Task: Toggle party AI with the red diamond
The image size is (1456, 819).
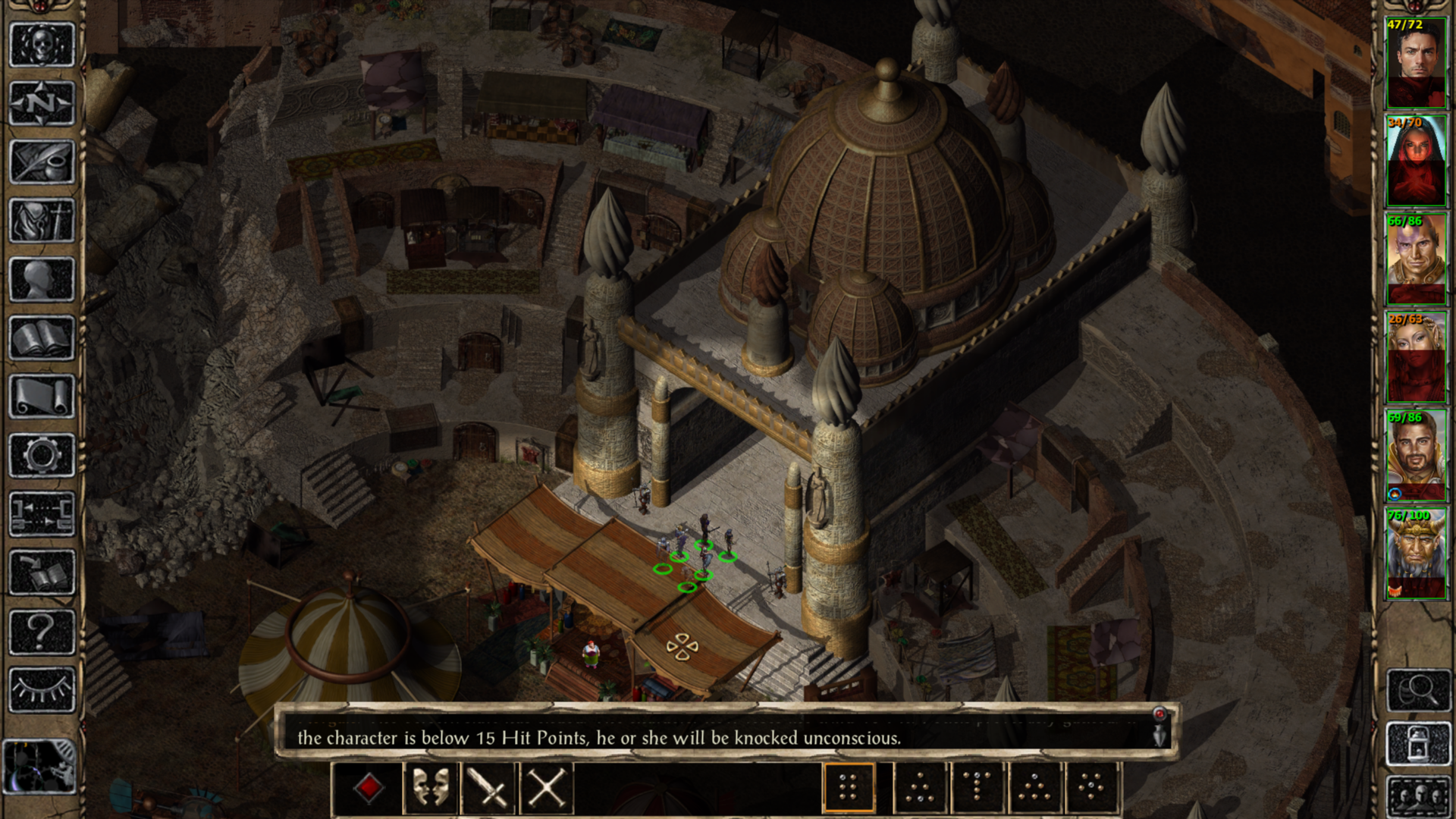Action: 369,789
